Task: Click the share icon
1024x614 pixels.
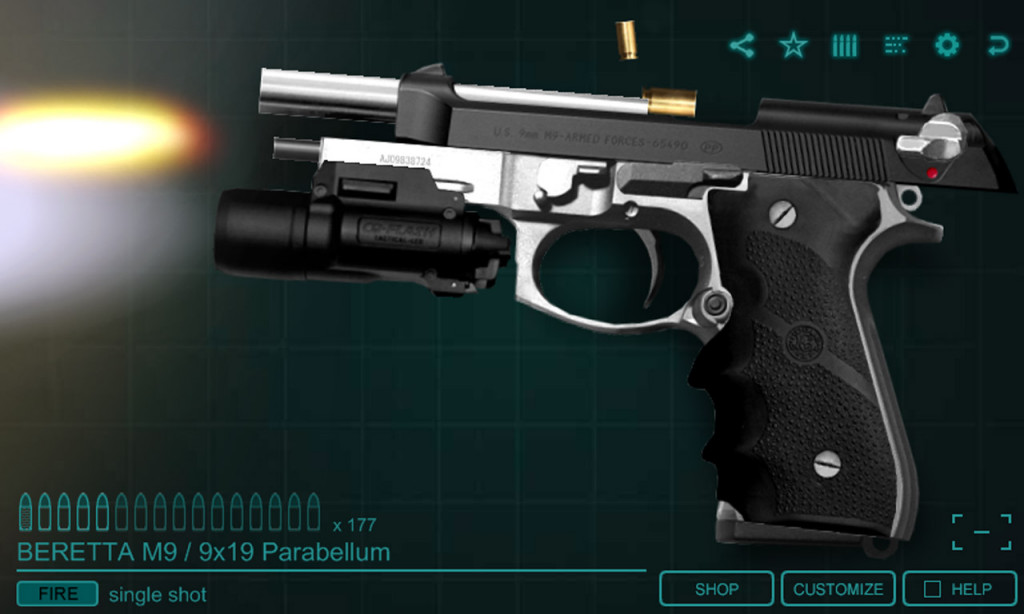Action: [x=741, y=45]
